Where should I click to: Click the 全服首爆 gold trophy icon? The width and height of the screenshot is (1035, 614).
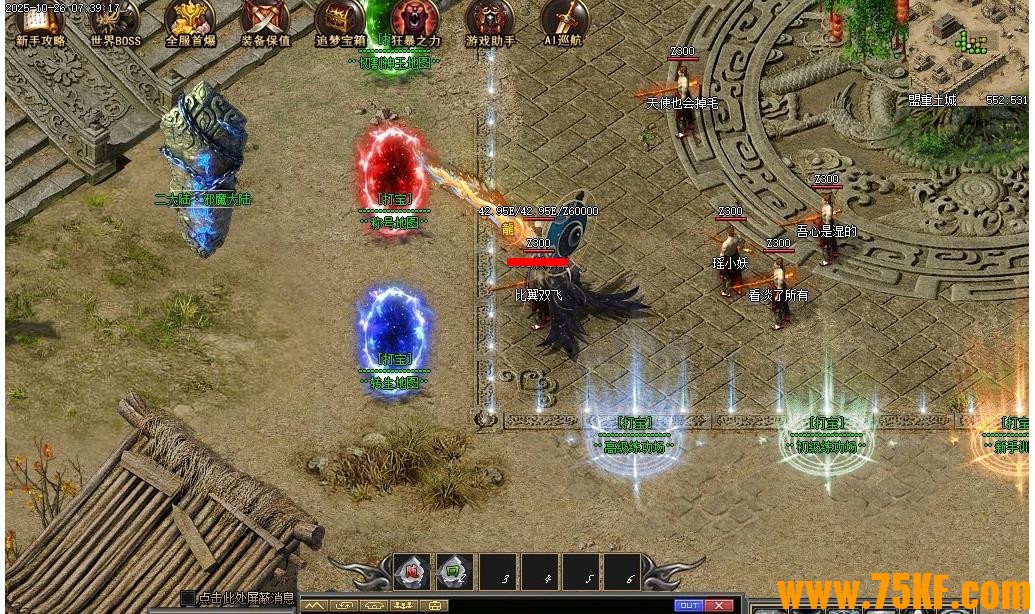[190, 20]
